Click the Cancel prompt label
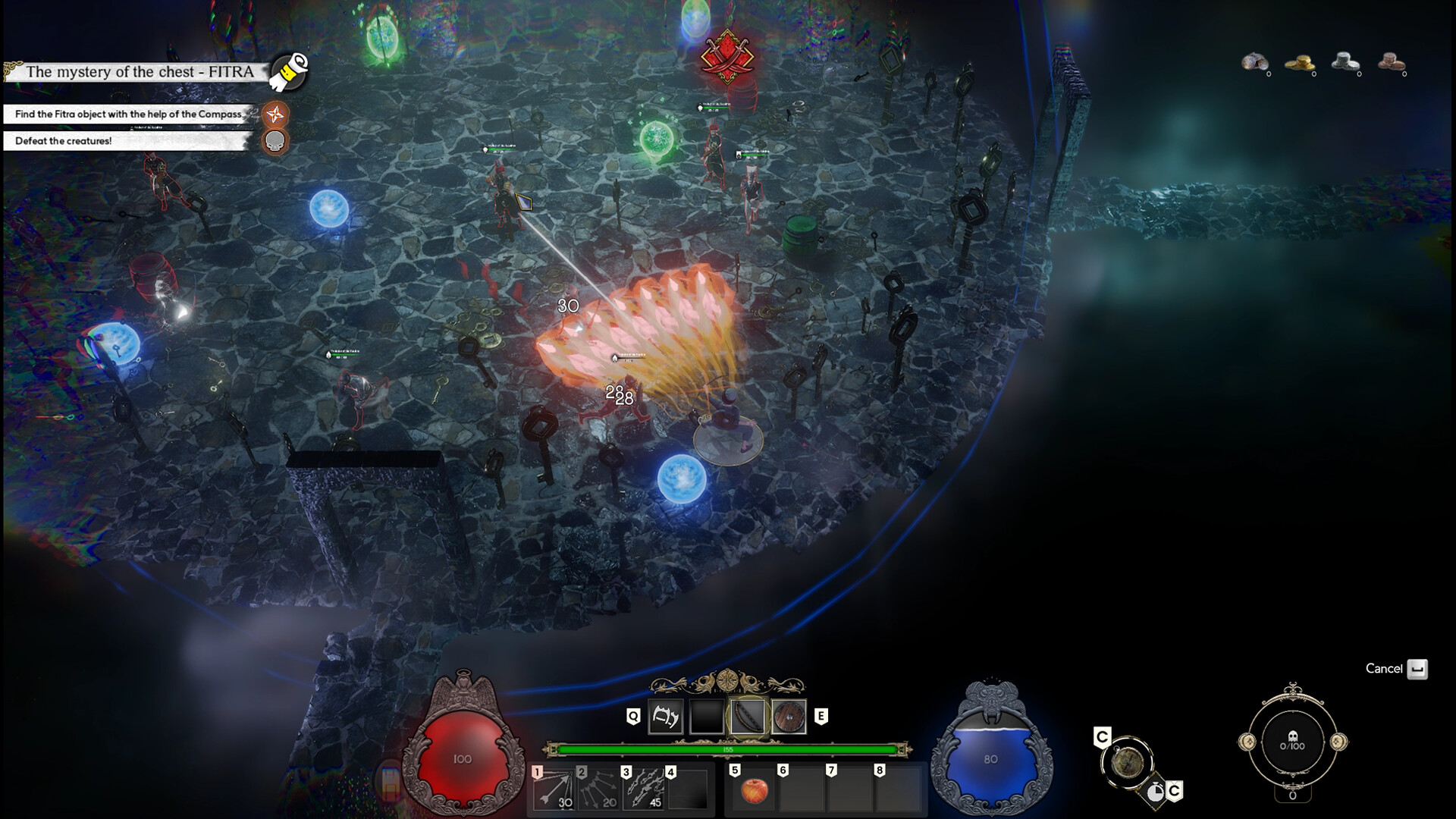 tap(1384, 668)
